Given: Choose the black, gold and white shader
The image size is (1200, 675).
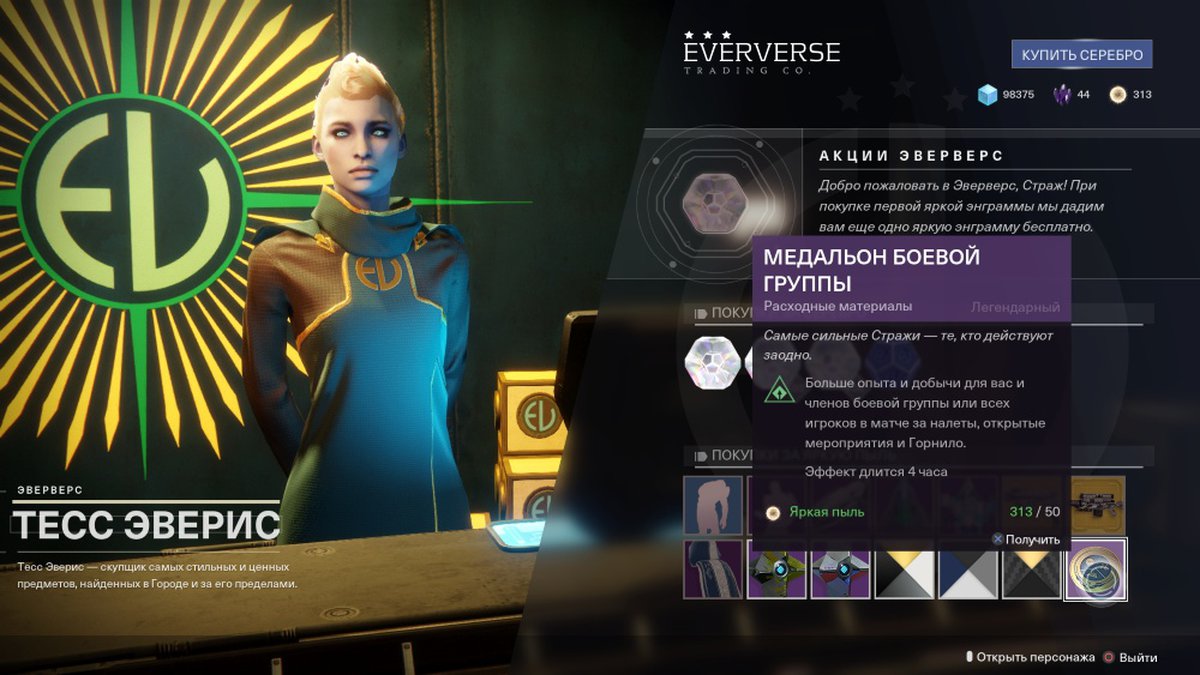Looking at the screenshot, I should click(x=904, y=569).
